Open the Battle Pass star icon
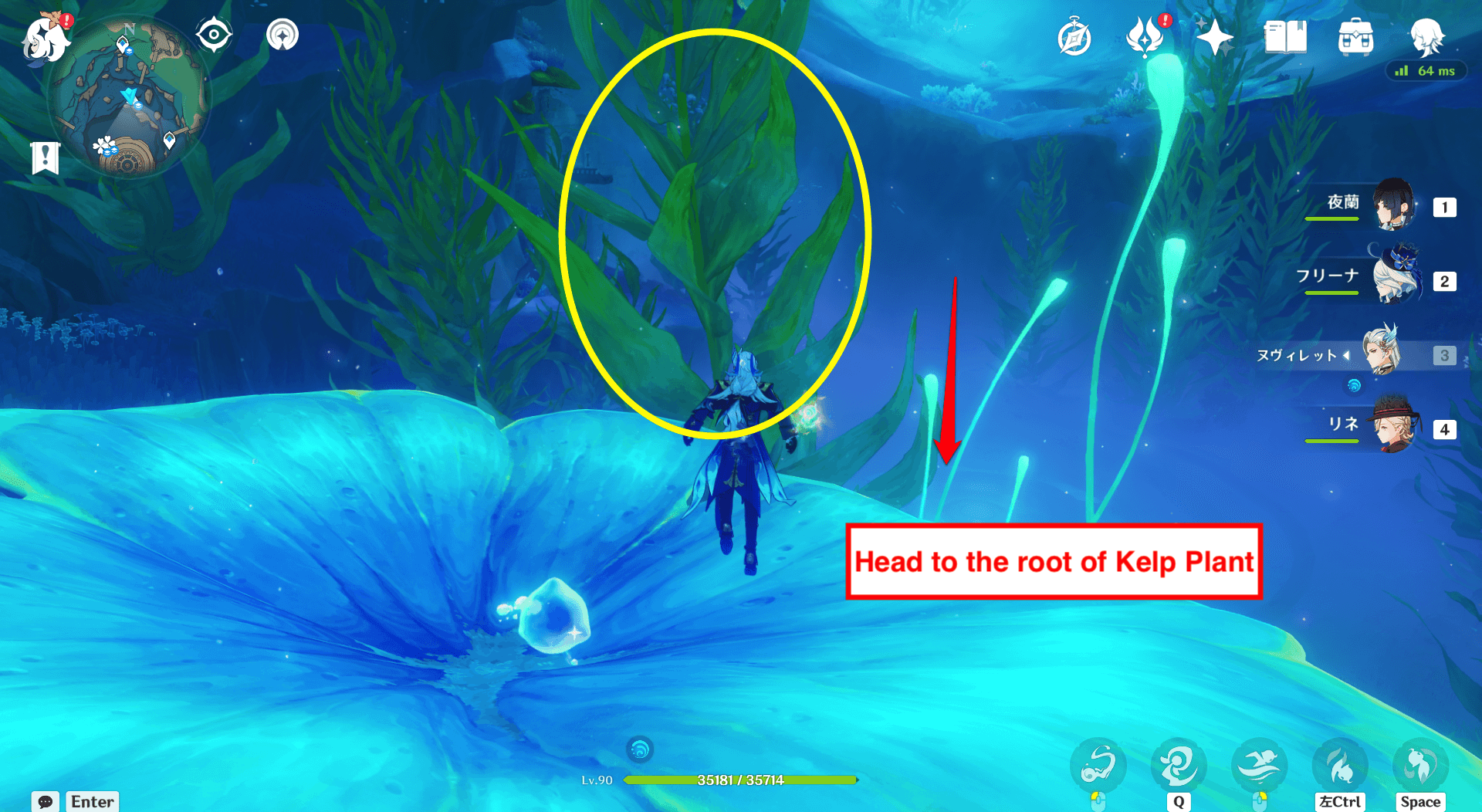The image size is (1482, 812). (1214, 35)
